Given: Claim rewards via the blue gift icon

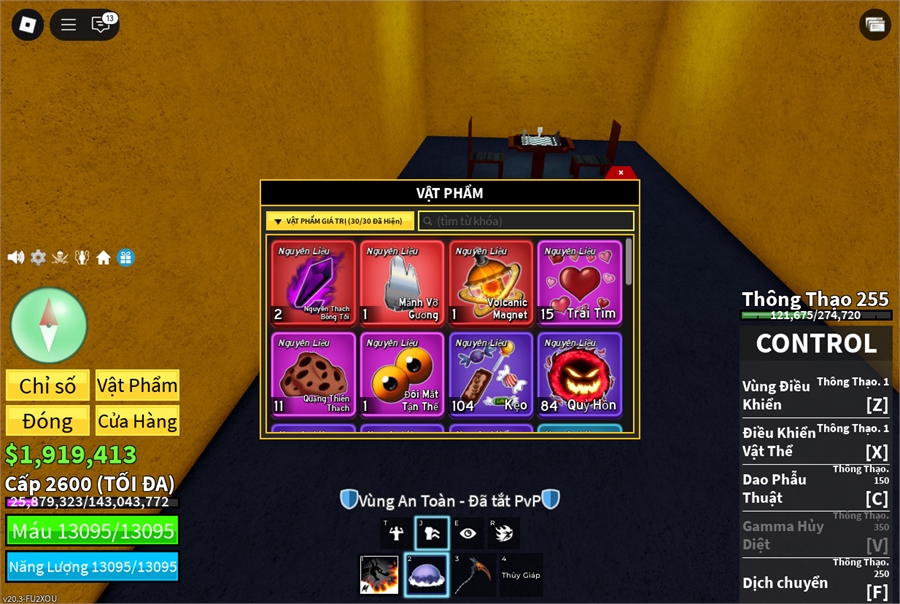Looking at the screenshot, I should point(125,257).
